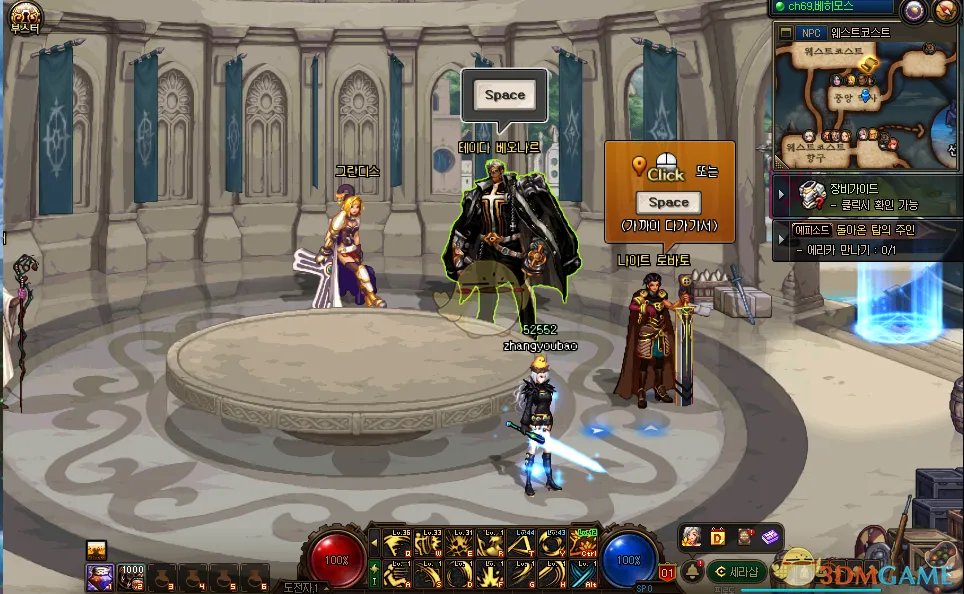Toggle the NPC filter on the minimap
This screenshot has height=594, width=964.
[811, 32]
